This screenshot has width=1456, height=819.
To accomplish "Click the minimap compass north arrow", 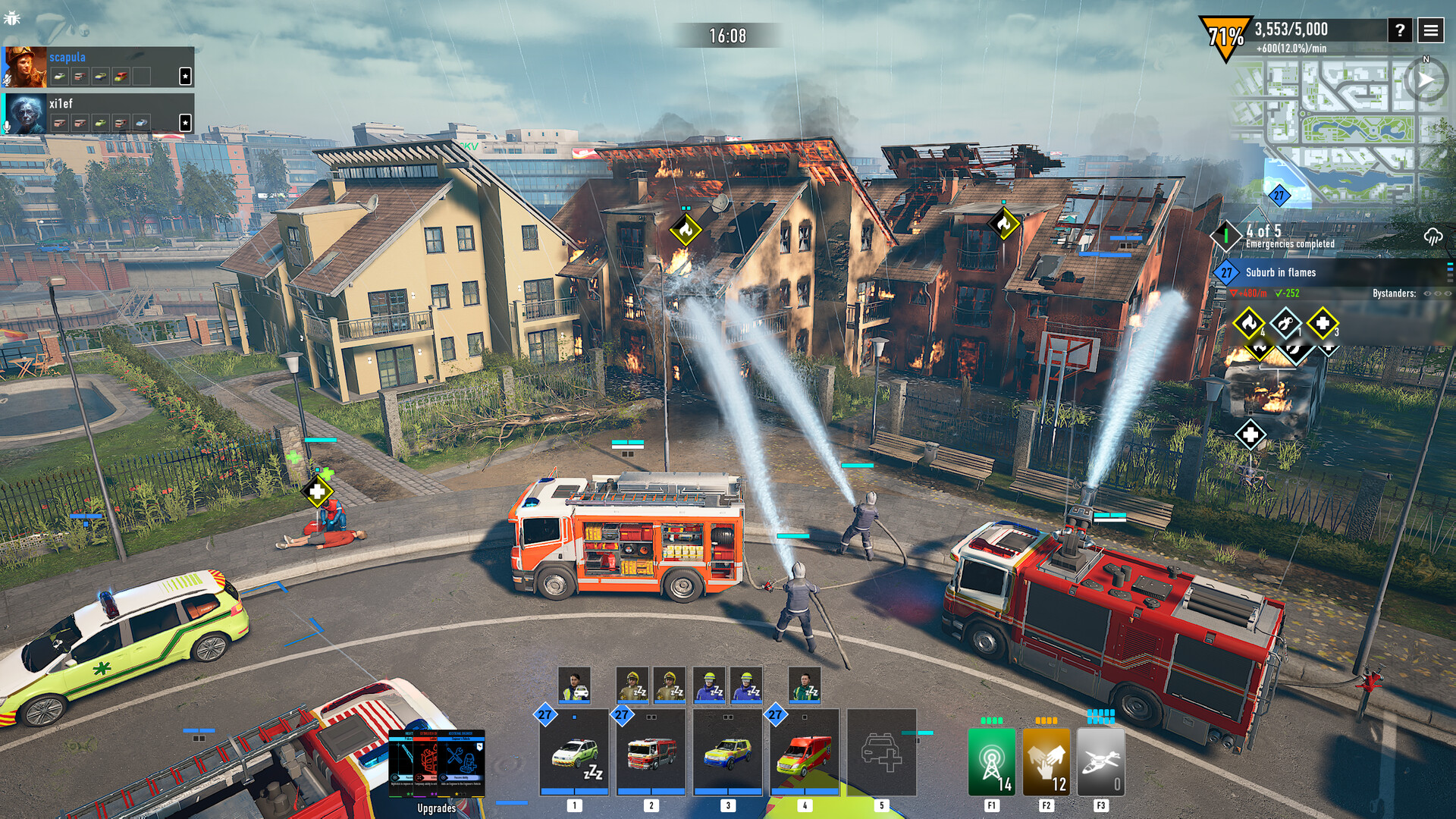I will click(x=1426, y=80).
